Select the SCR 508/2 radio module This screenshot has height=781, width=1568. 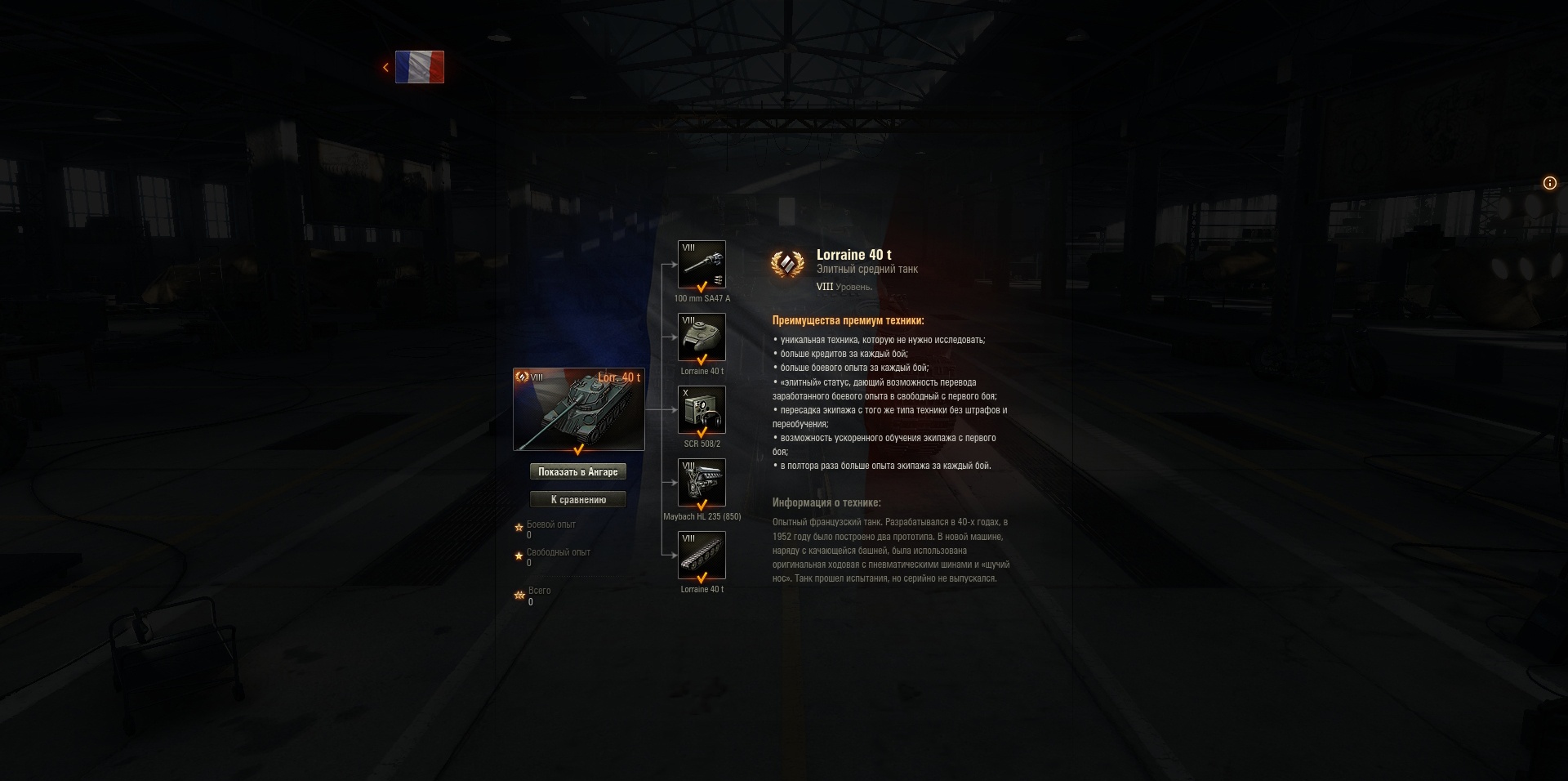click(701, 409)
